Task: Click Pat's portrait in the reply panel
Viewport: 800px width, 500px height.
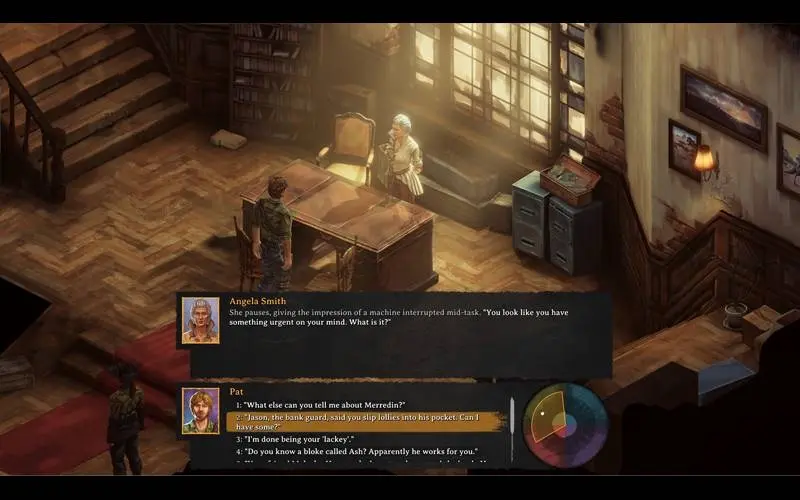Action: (x=201, y=411)
